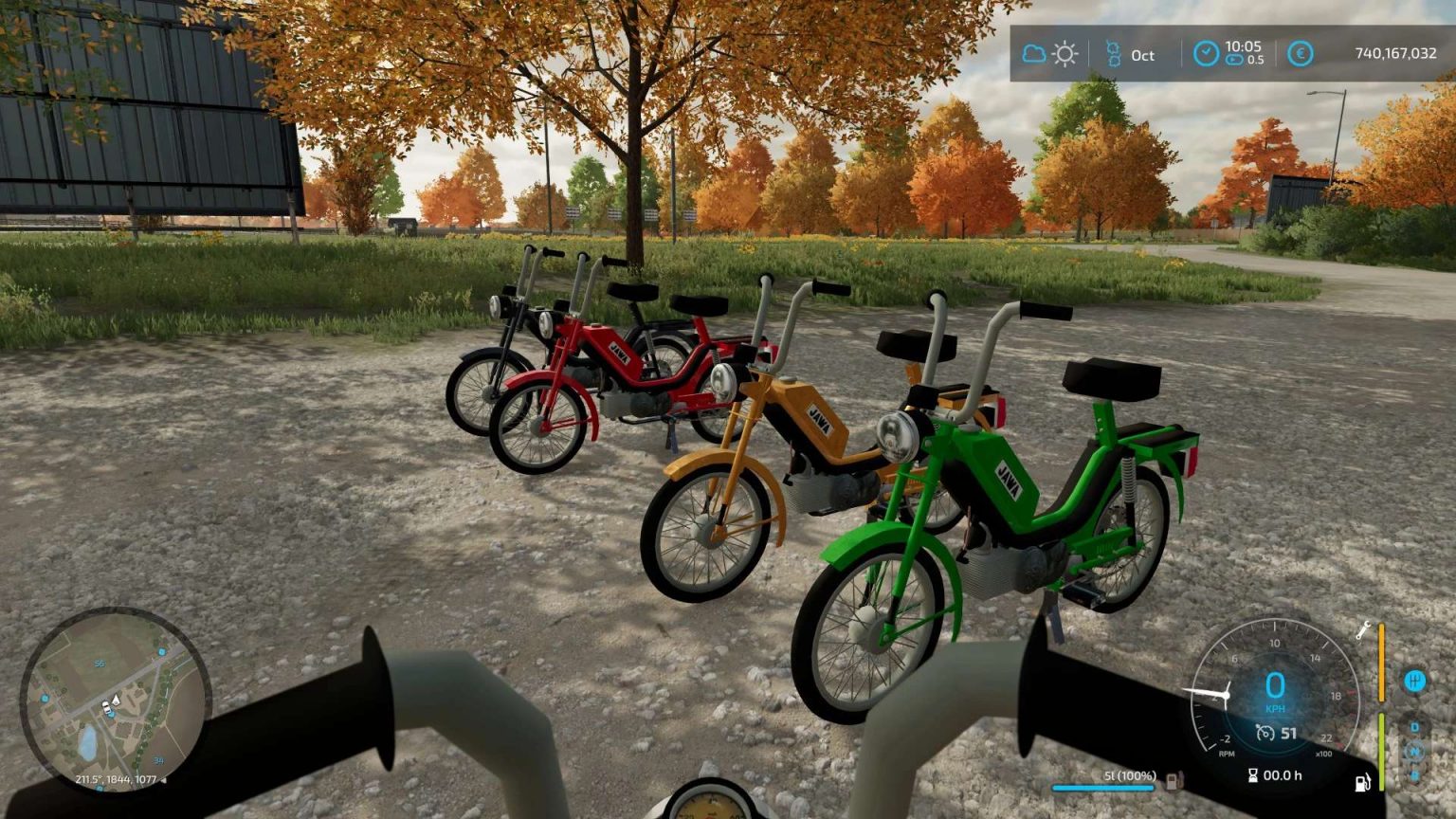Select field 56 on the minimap

[100, 664]
